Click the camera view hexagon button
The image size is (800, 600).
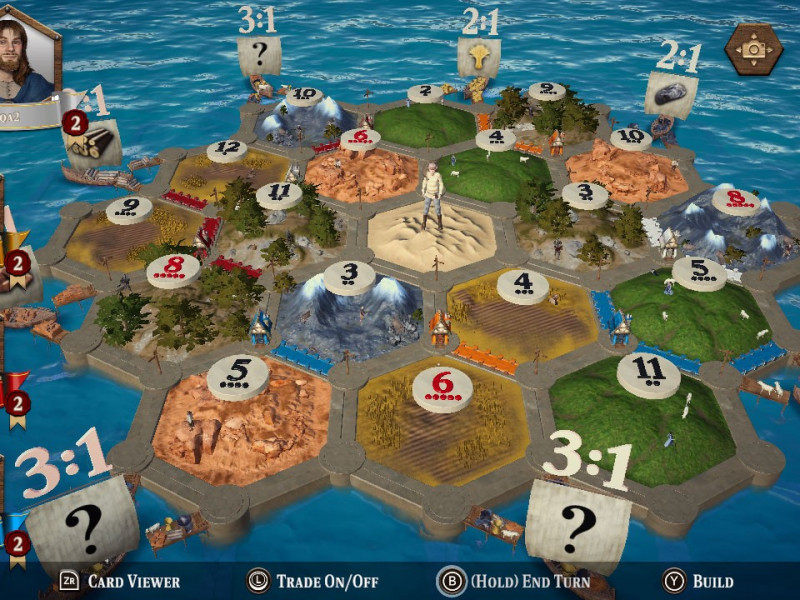pyautogui.click(x=754, y=49)
